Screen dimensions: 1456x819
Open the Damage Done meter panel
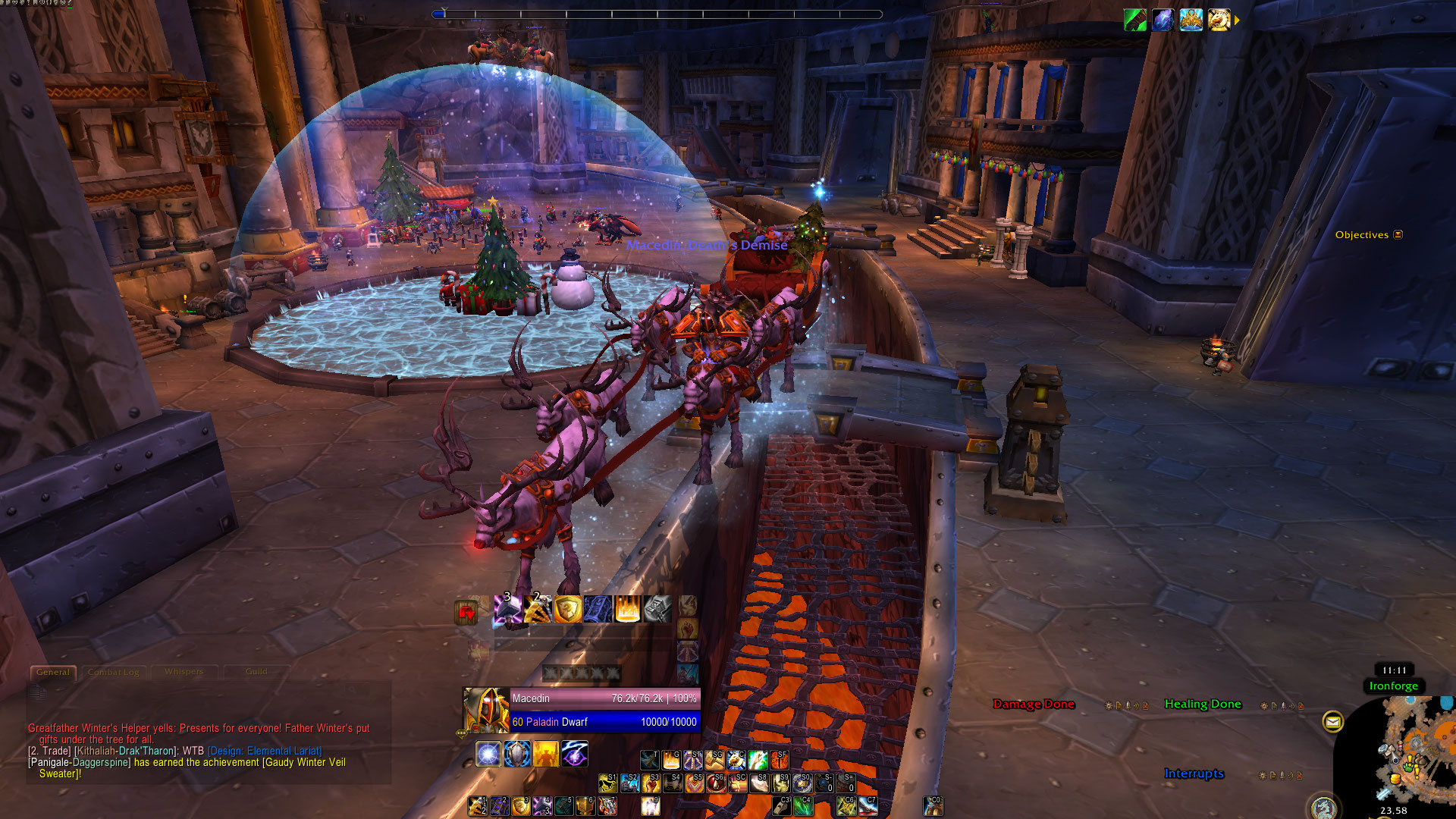tap(1034, 704)
